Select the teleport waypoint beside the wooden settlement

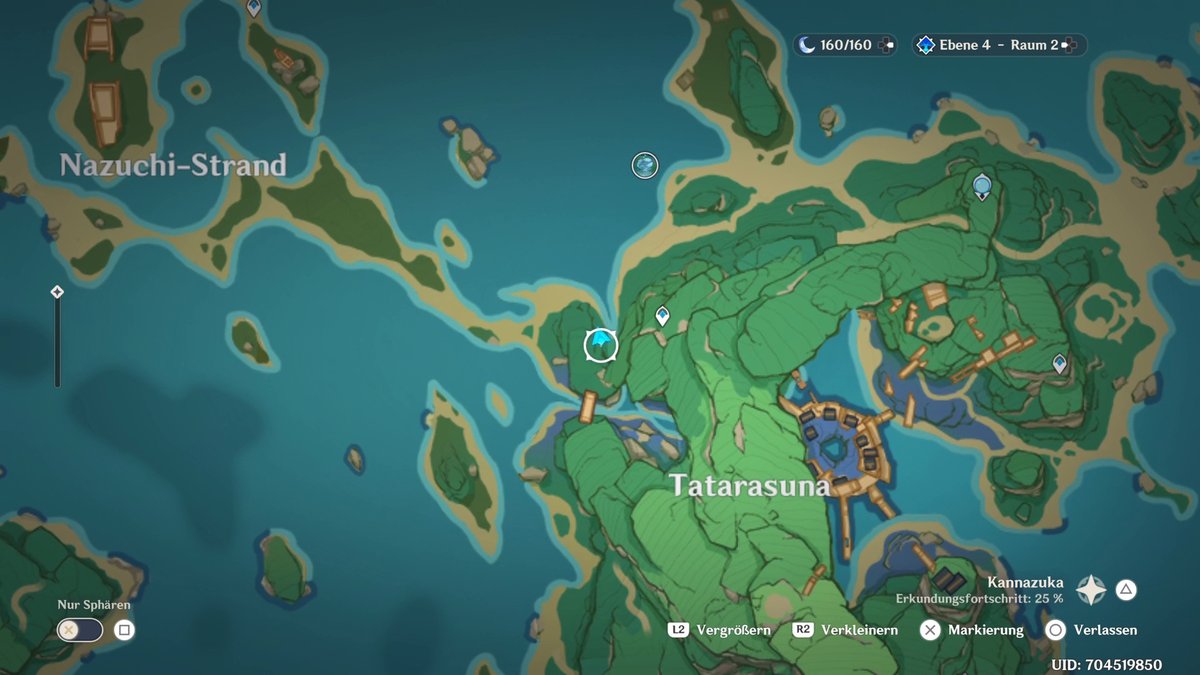[x=1060, y=364]
